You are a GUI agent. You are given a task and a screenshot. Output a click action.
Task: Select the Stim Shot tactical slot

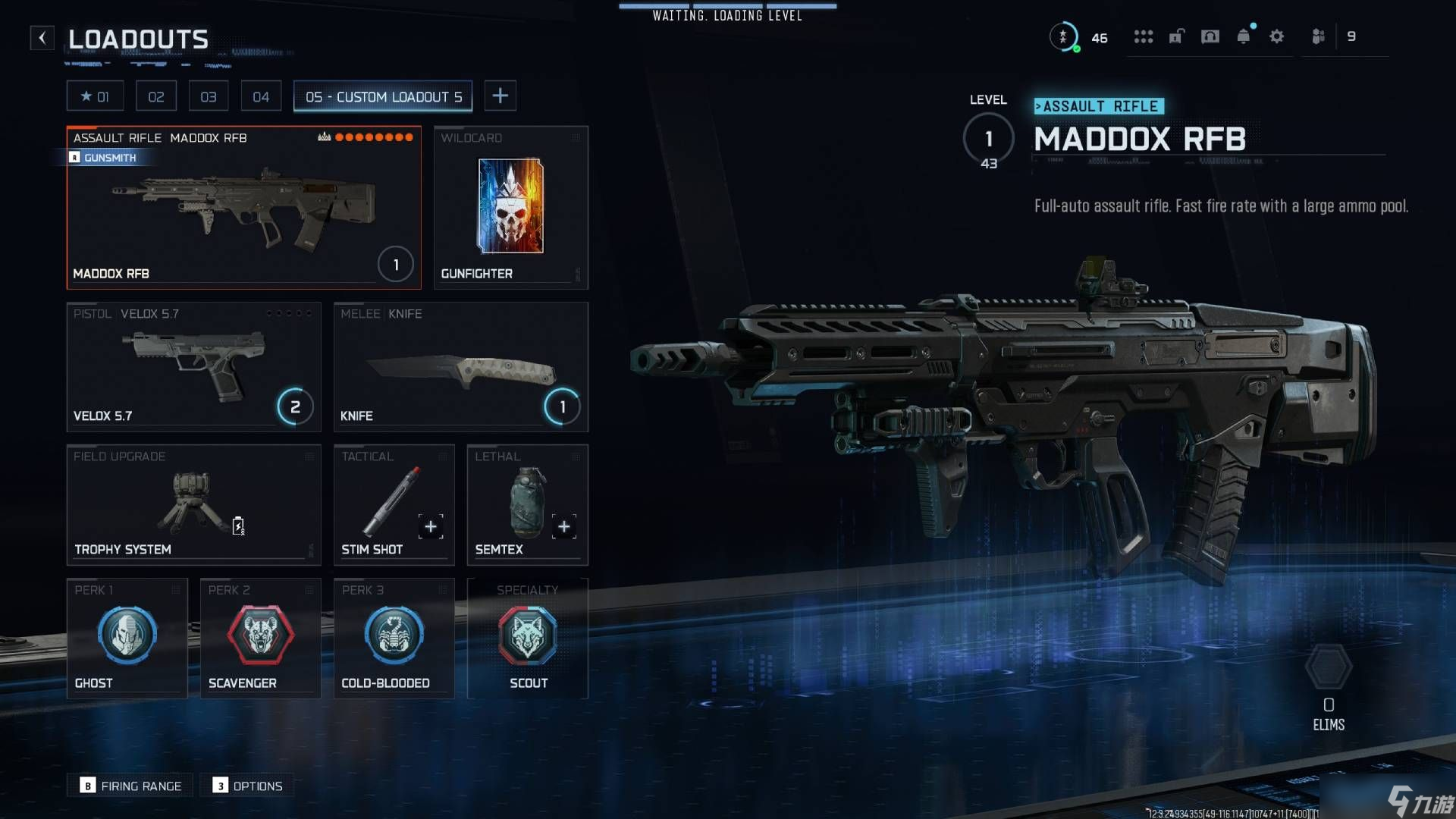point(394,505)
